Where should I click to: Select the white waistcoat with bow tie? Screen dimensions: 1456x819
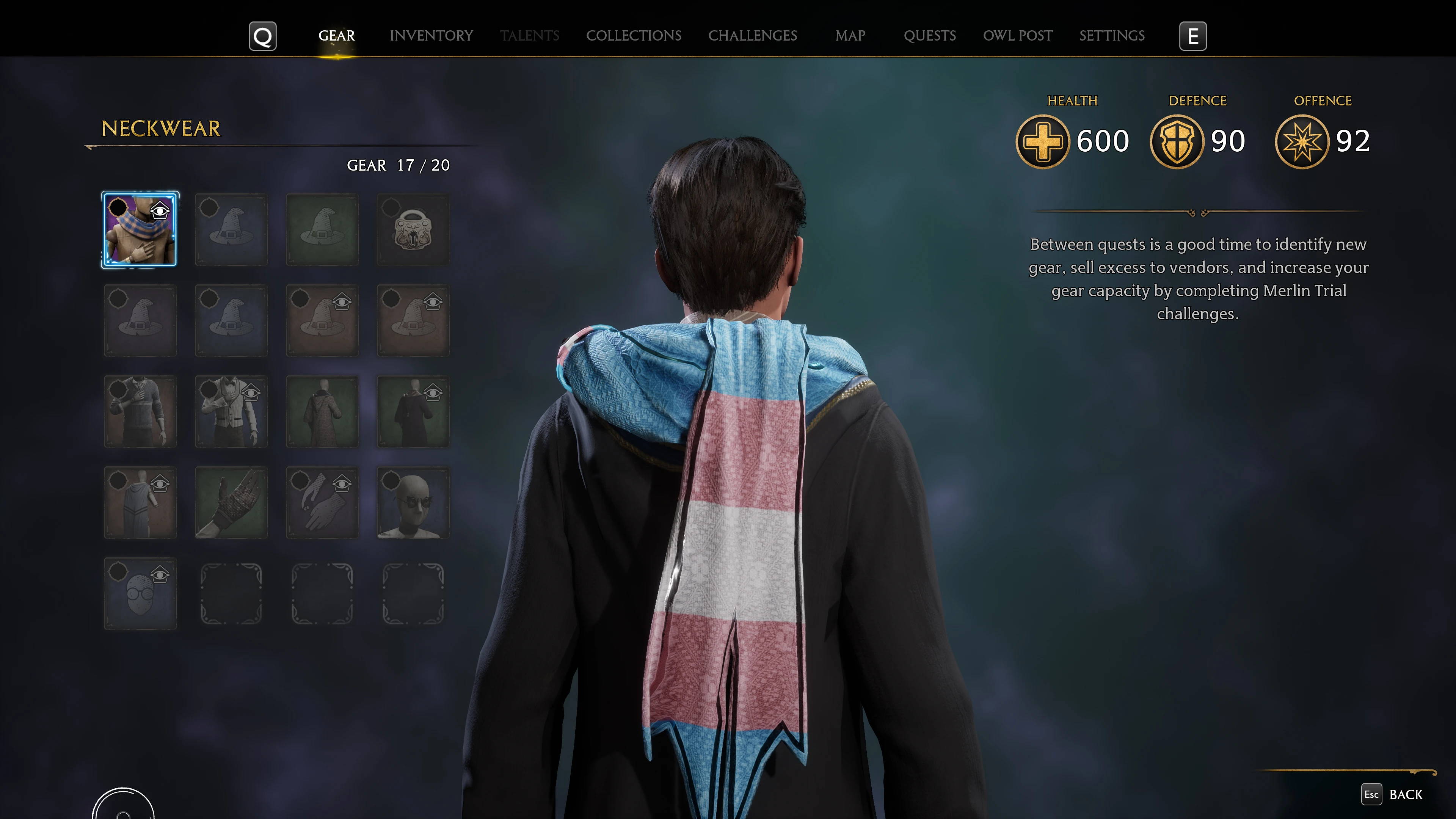pos(231,411)
